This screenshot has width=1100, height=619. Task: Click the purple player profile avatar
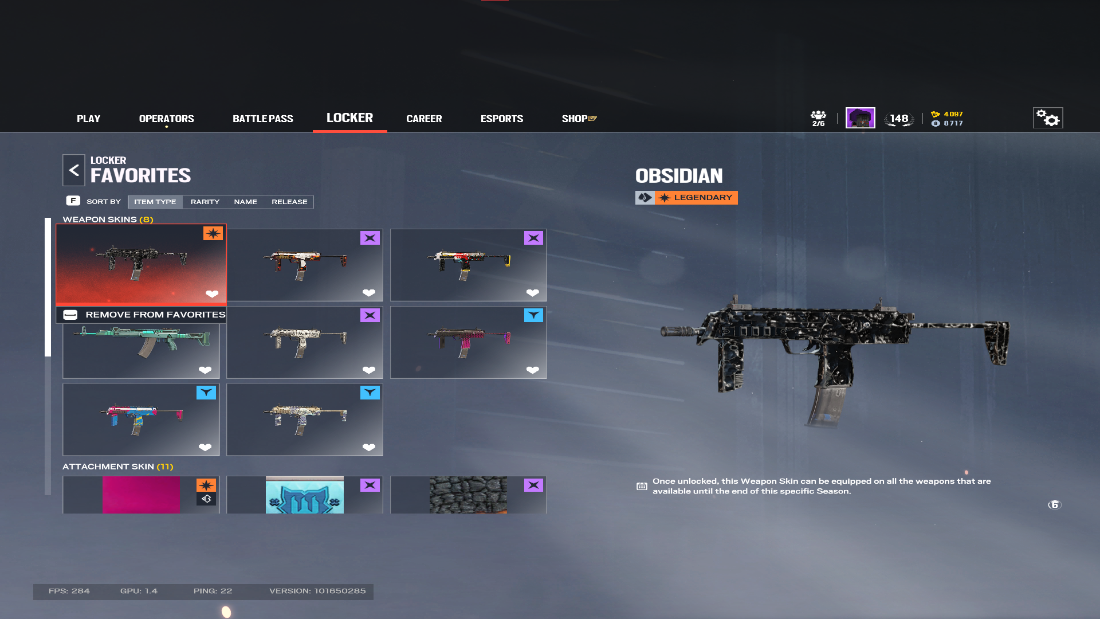860,118
